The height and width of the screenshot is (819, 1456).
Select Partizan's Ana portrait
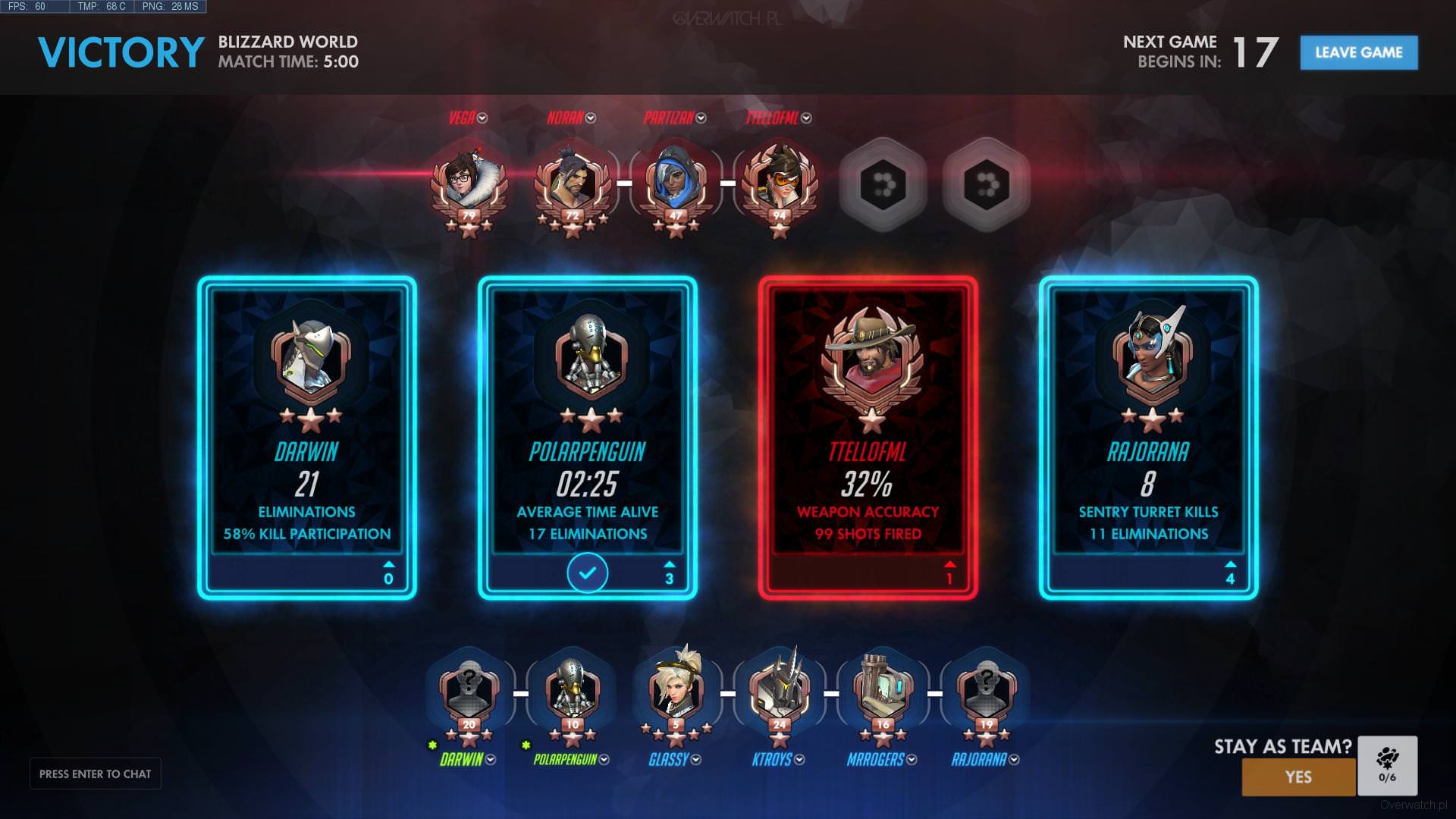coord(676,182)
